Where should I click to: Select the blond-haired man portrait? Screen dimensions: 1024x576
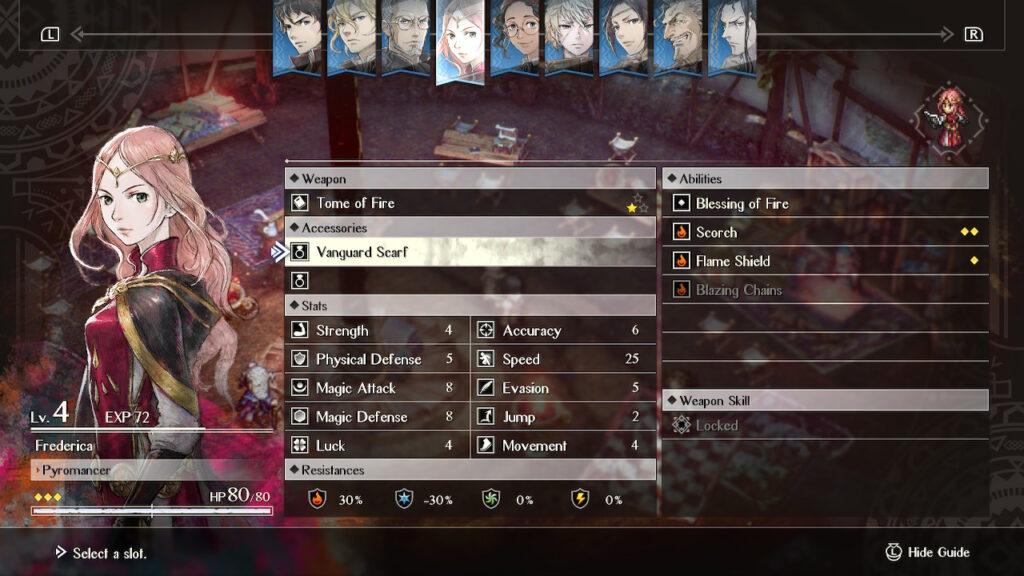(x=351, y=35)
